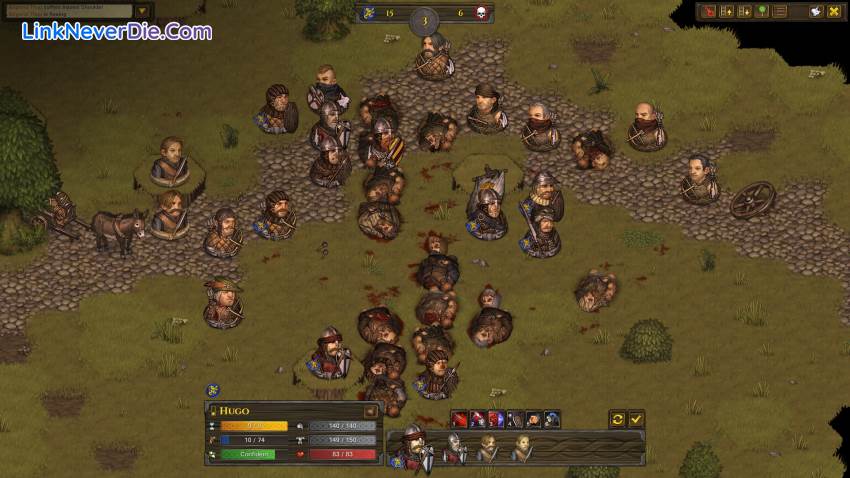Activate the second skill in the skill bar
Image resolution: width=850 pixels, height=478 pixels.
click(x=477, y=419)
